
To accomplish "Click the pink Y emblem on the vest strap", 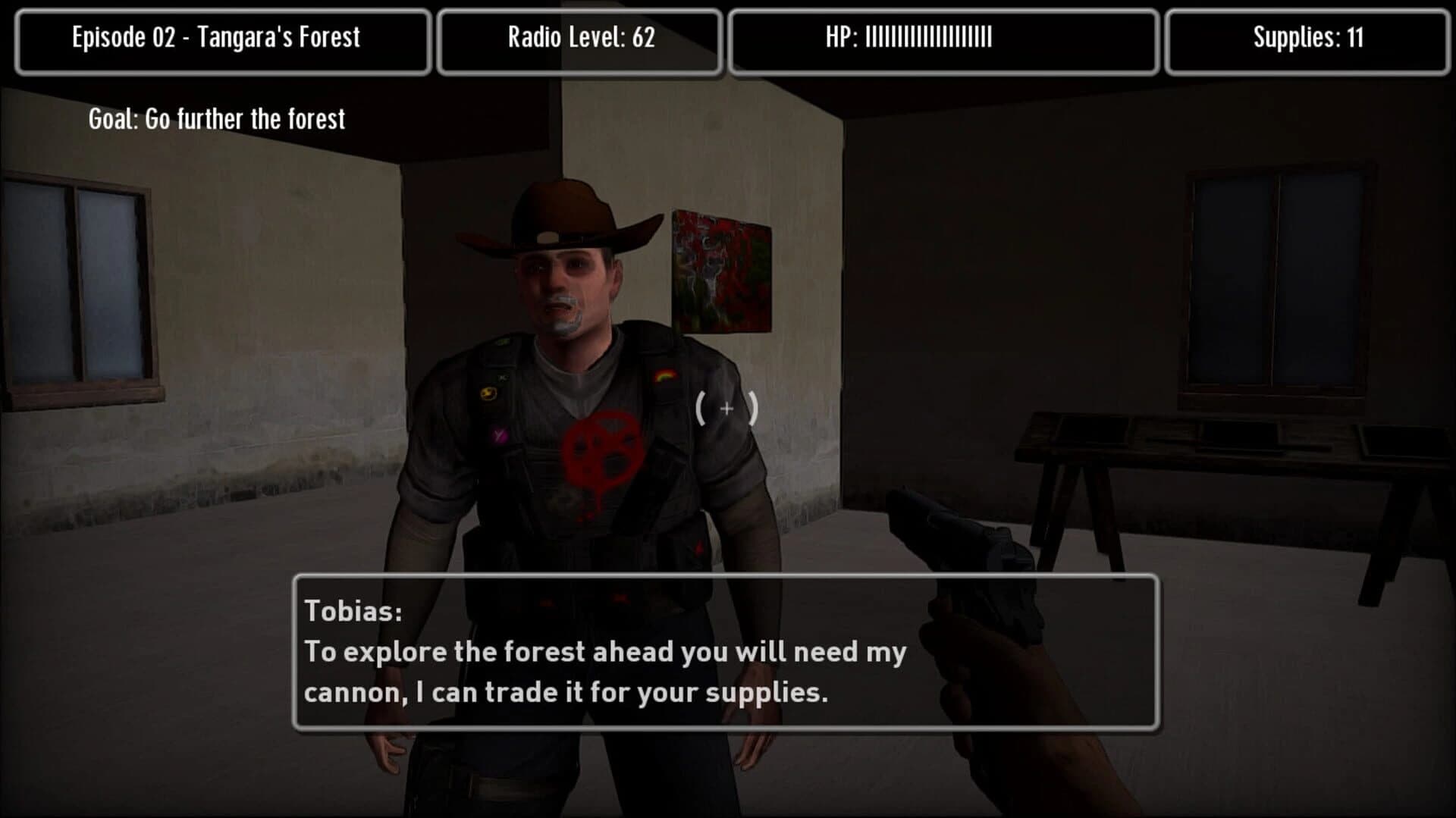I will (x=498, y=434).
